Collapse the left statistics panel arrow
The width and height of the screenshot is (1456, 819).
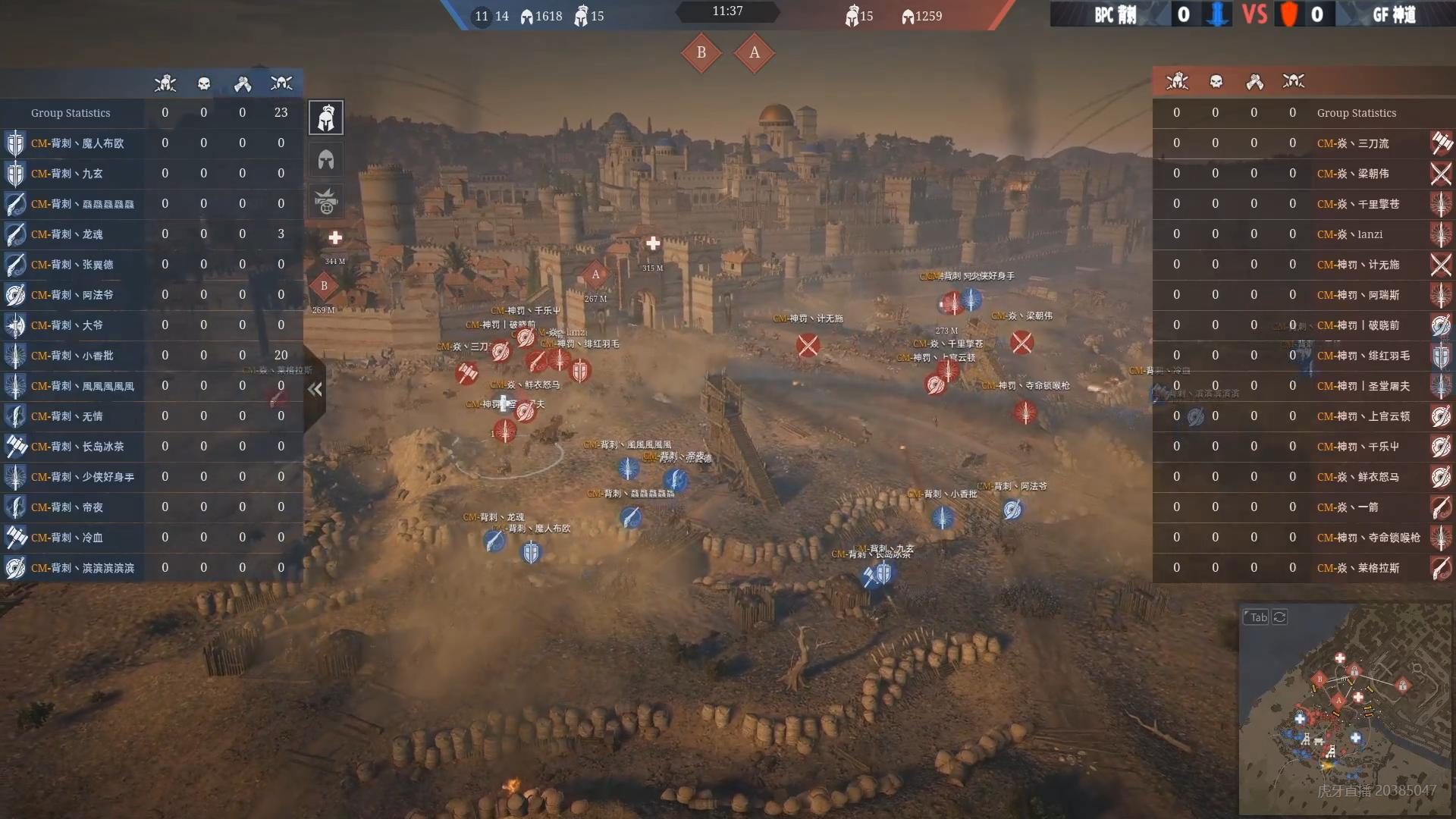[315, 389]
